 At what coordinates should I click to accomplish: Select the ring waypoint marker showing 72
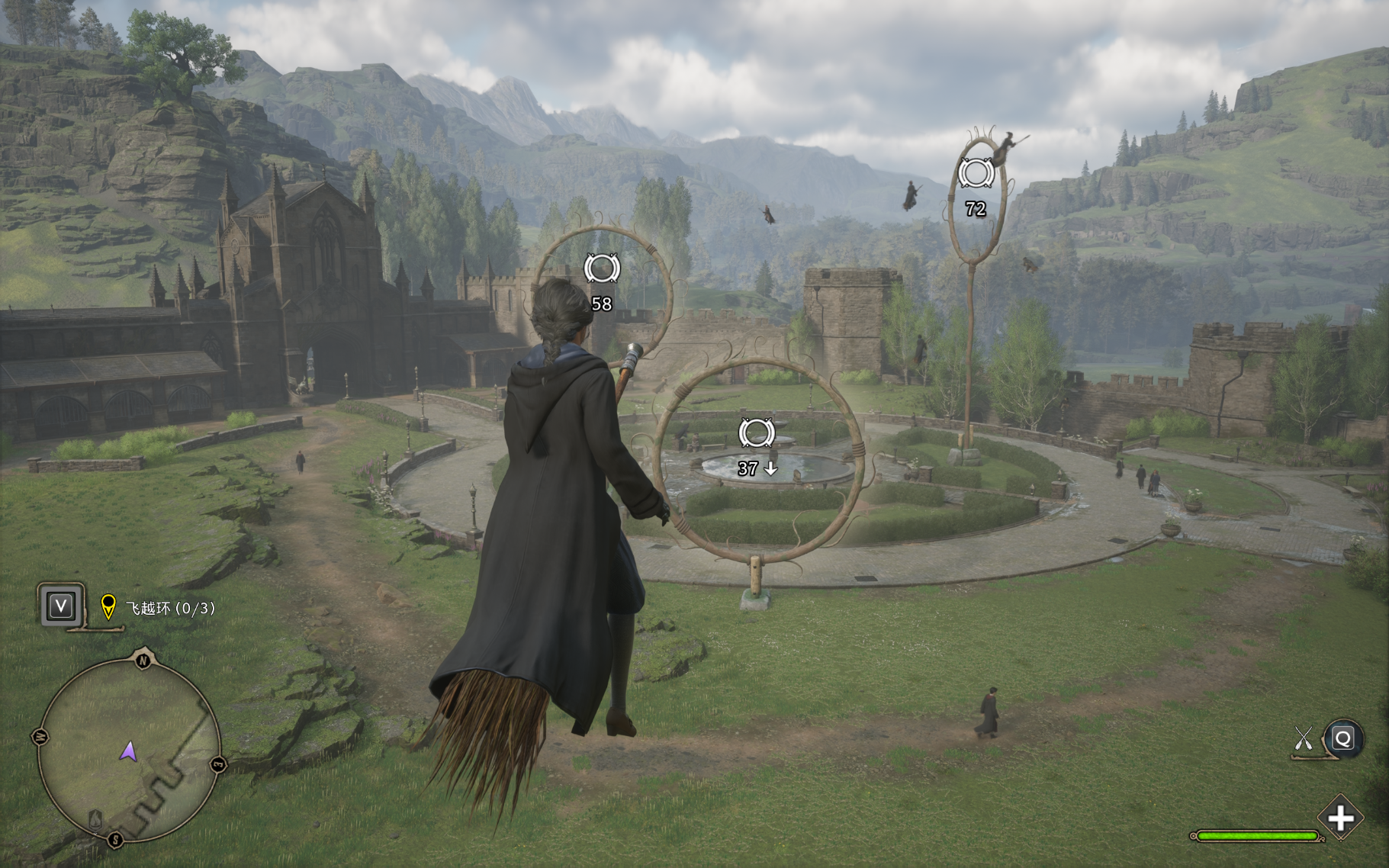(x=976, y=174)
